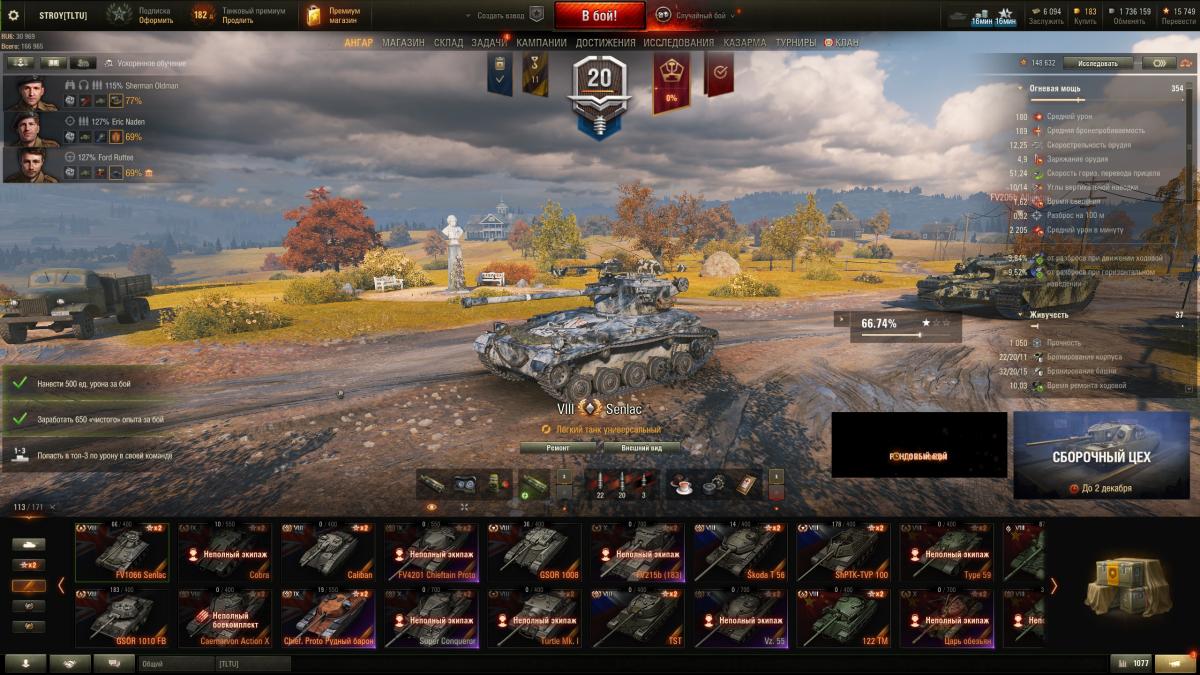Open the СКЛАД tab
Image resolution: width=1200 pixels, height=675 pixels.
pos(449,43)
